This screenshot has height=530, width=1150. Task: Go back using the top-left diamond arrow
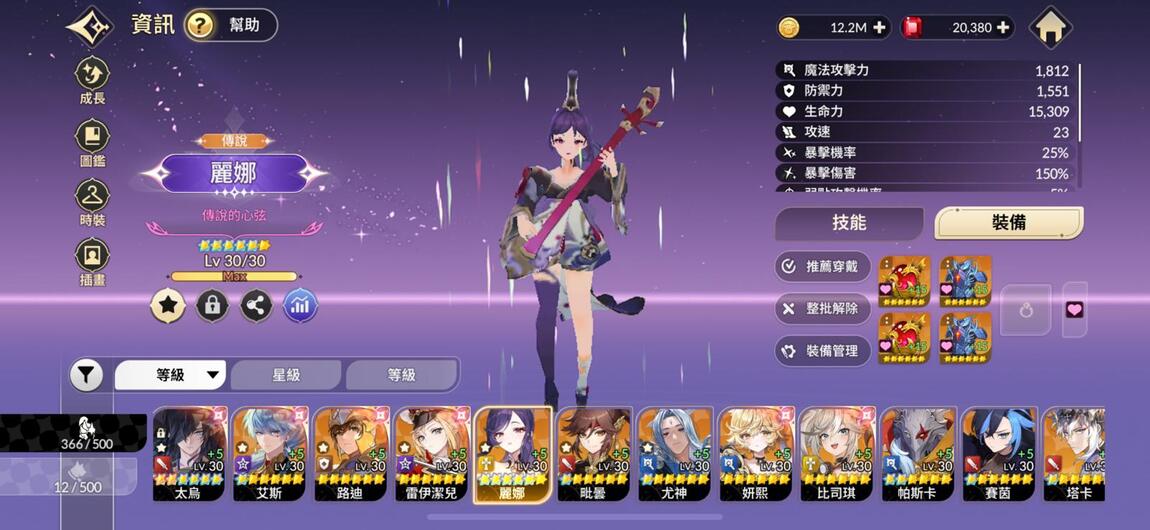pyautogui.click(x=90, y=27)
